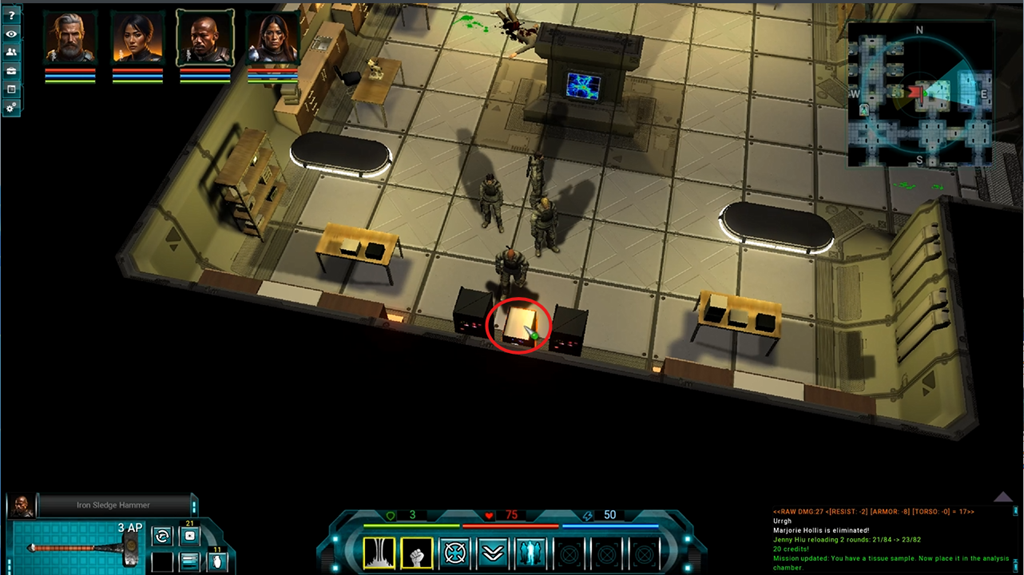The image size is (1024, 575).
Task: Open the briefcase inventory
Action: pyautogui.click(x=11, y=71)
